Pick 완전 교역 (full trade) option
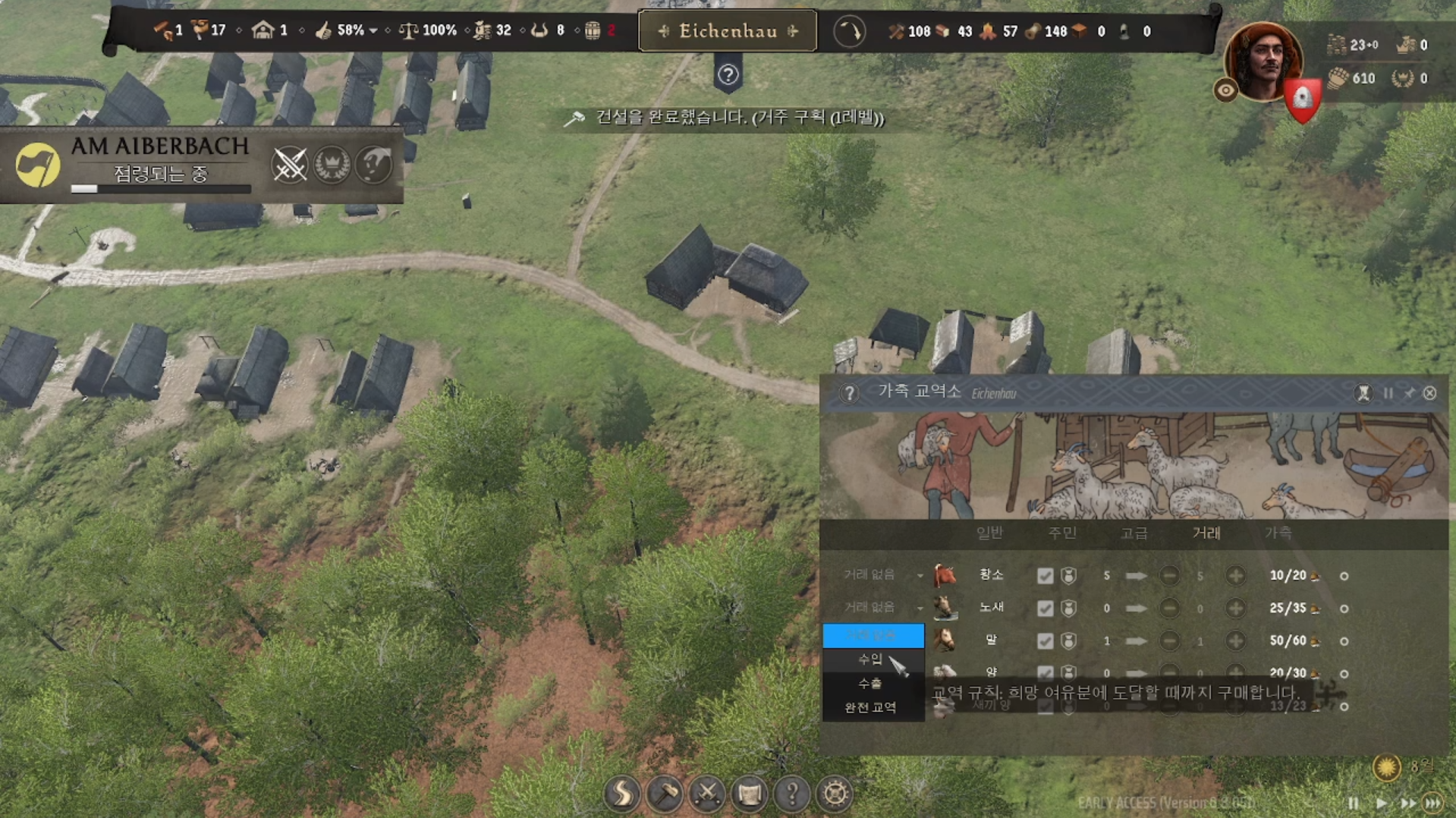 point(870,708)
